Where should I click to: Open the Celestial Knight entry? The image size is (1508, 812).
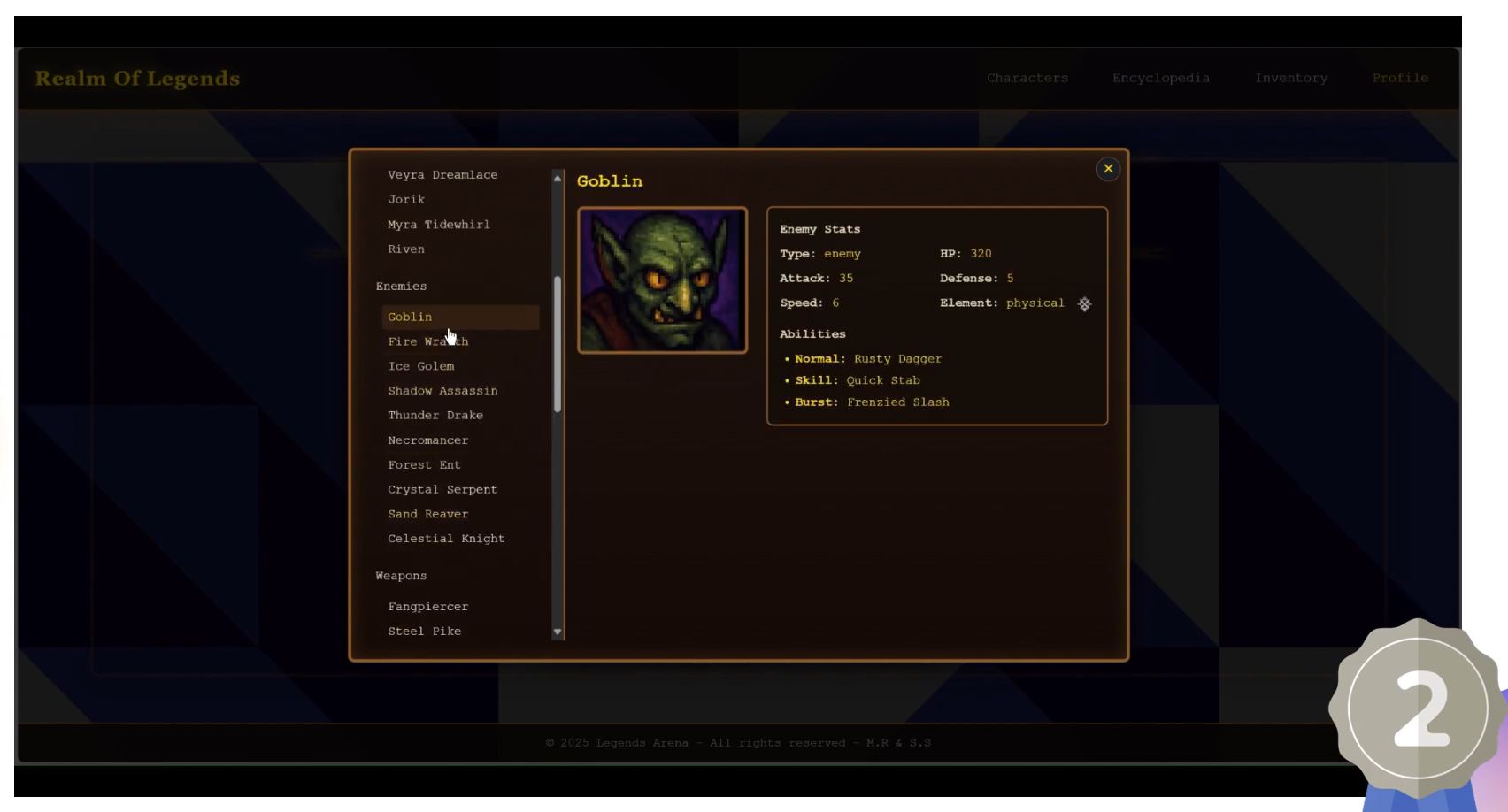(x=446, y=539)
